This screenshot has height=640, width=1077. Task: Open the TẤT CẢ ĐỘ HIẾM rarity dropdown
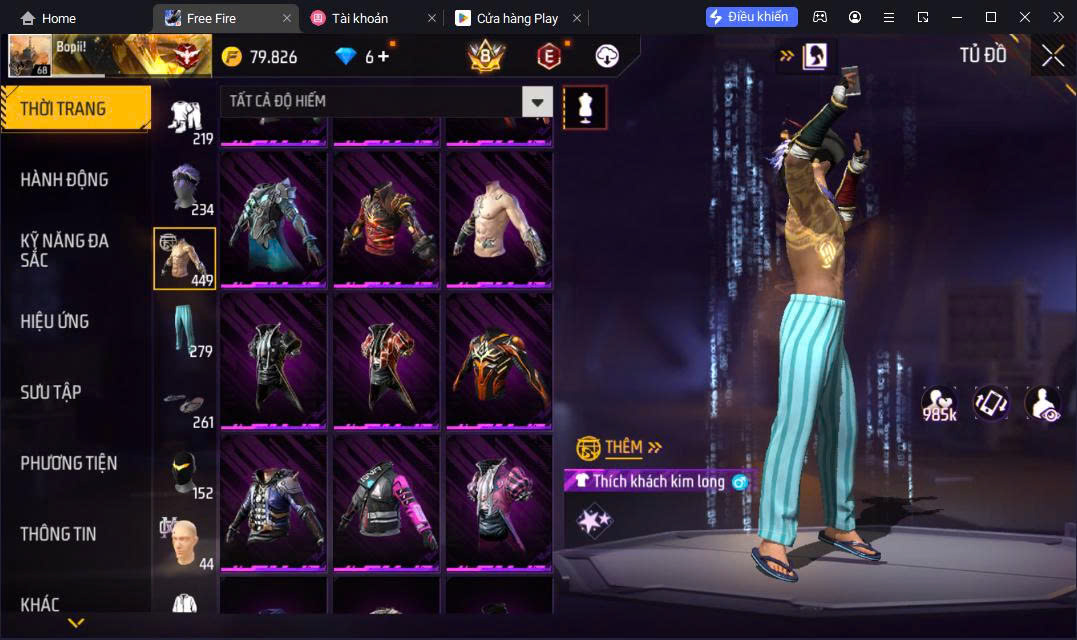tap(538, 101)
